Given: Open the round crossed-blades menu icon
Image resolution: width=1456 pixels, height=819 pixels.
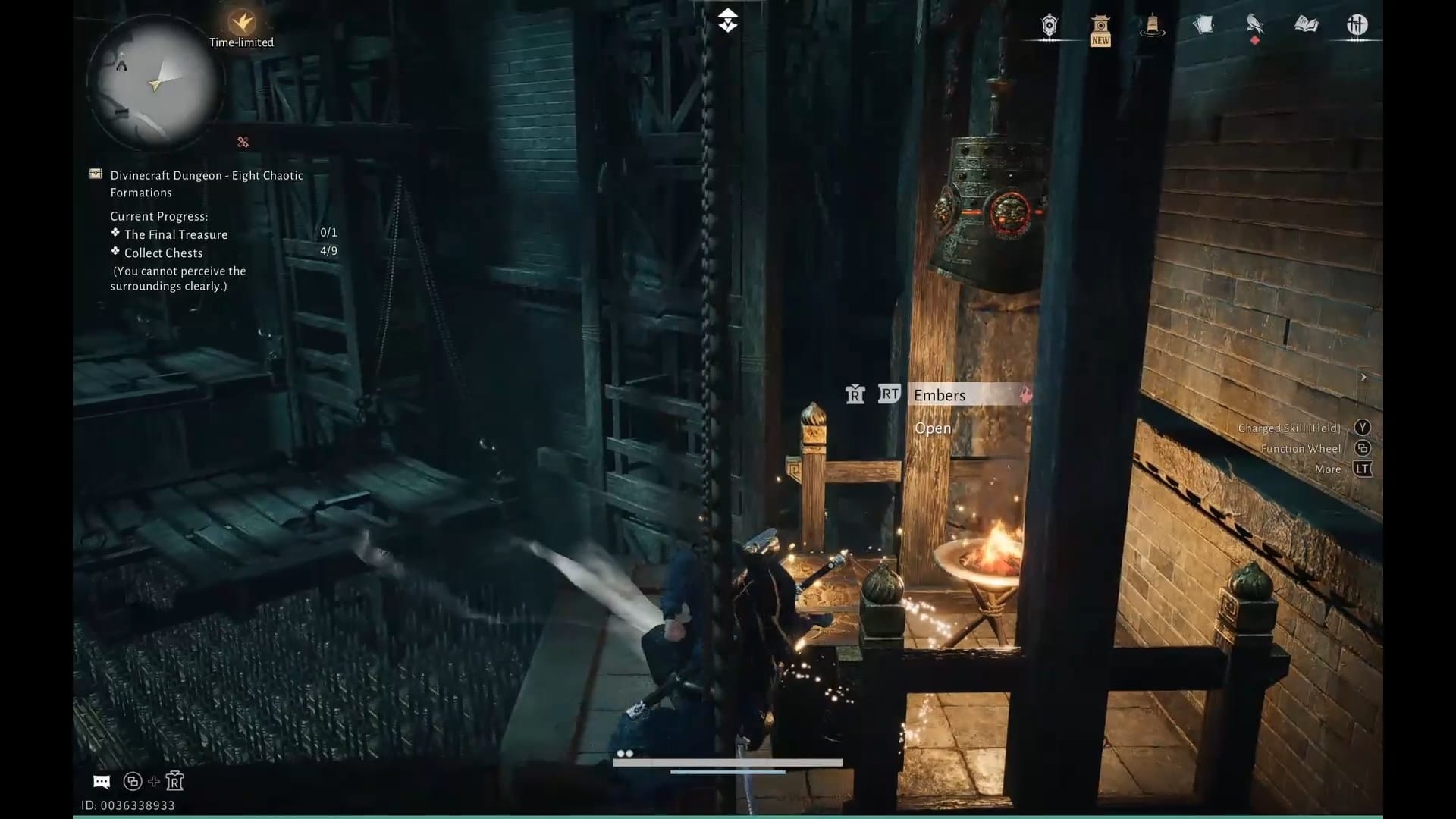Looking at the screenshot, I should (x=1357, y=25).
